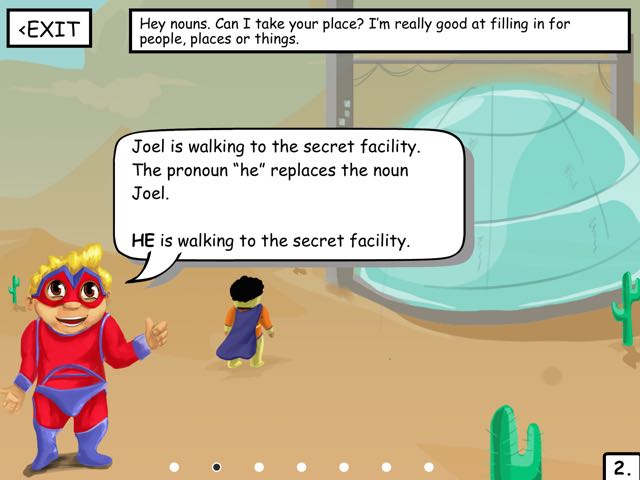Screen dimensions: 640x480
Task: Go to the first page dot
Action: tap(174, 467)
